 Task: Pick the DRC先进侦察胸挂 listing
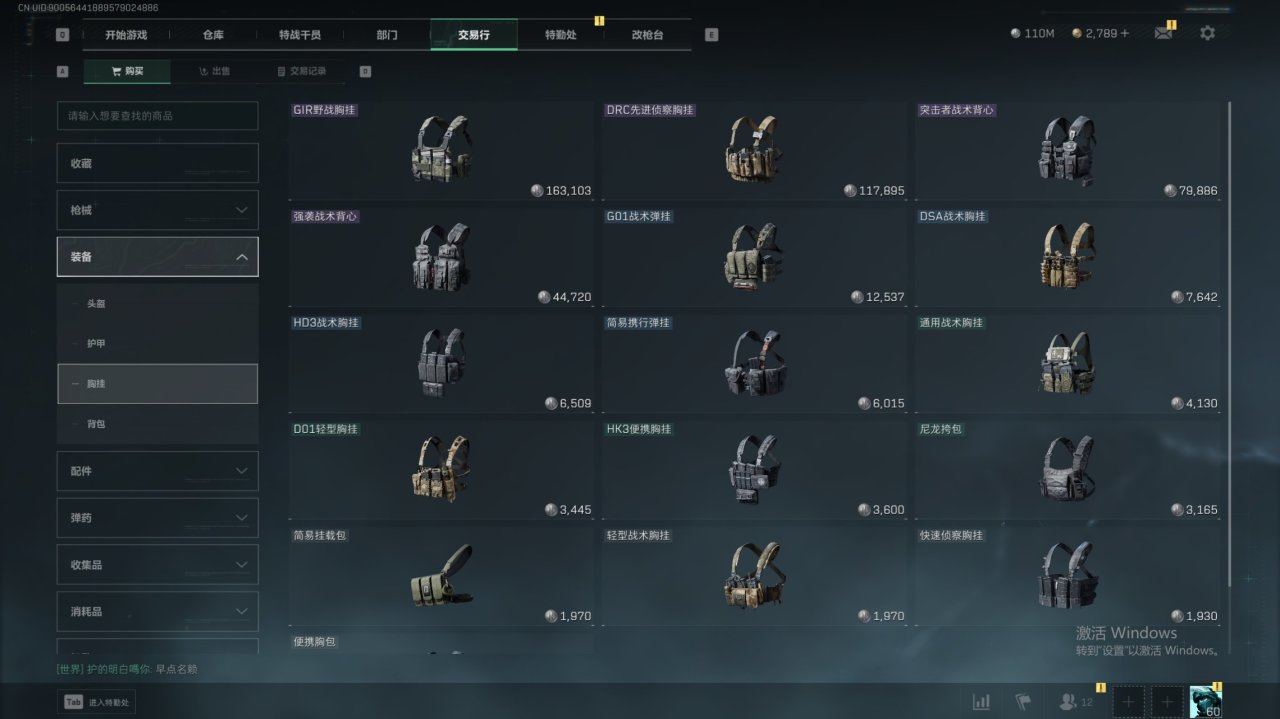(x=754, y=150)
